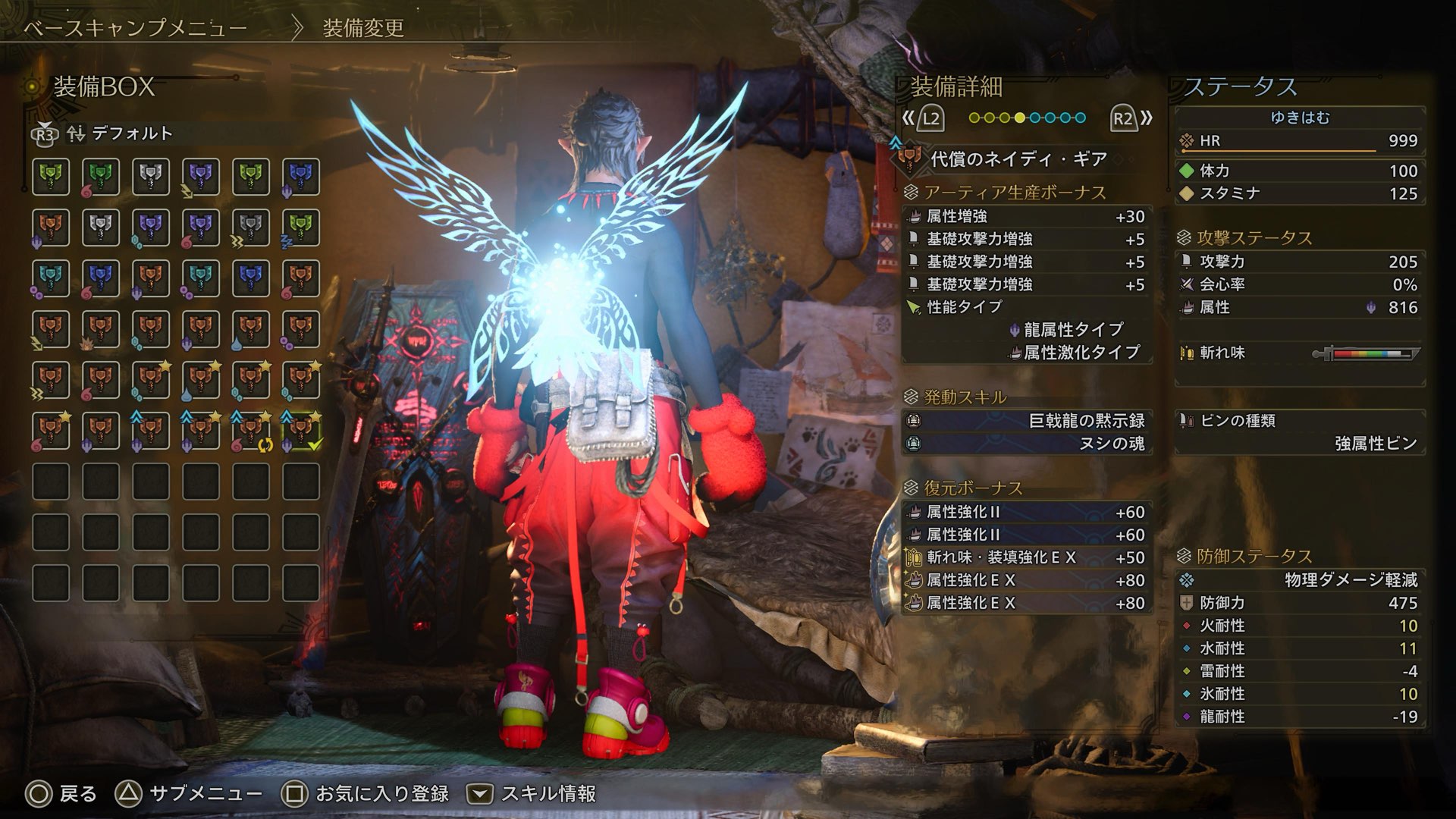Image resolution: width=1456 pixels, height=819 pixels.
Task: Pick the orange charge blade with blast icon
Action: 101,329
